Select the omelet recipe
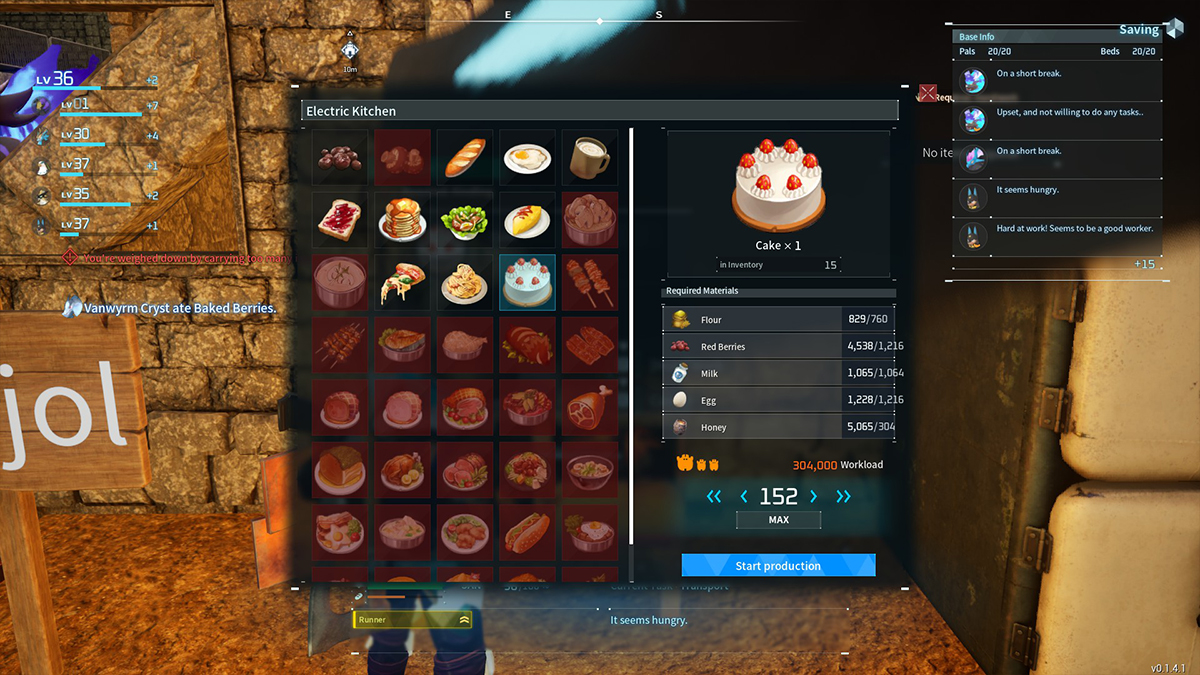The image size is (1200, 675). [527, 220]
